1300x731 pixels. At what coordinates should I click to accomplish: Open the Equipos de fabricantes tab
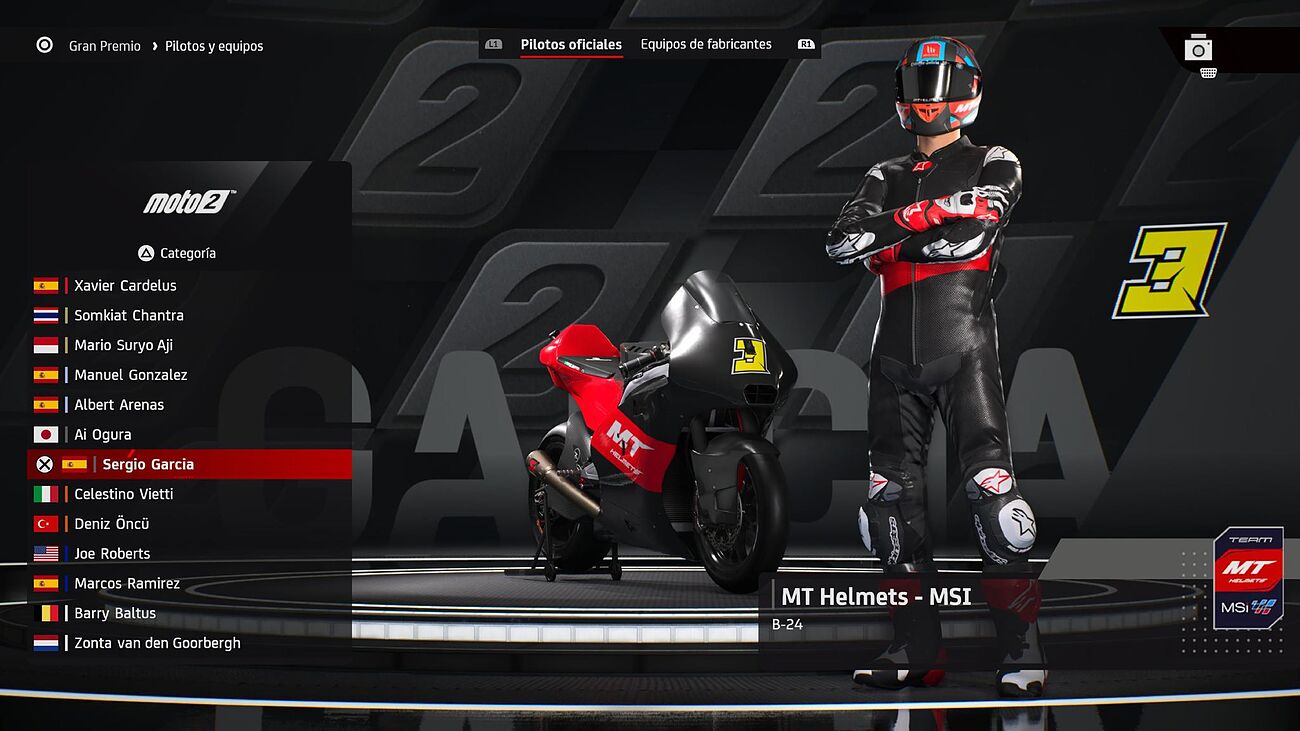(x=706, y=45)
